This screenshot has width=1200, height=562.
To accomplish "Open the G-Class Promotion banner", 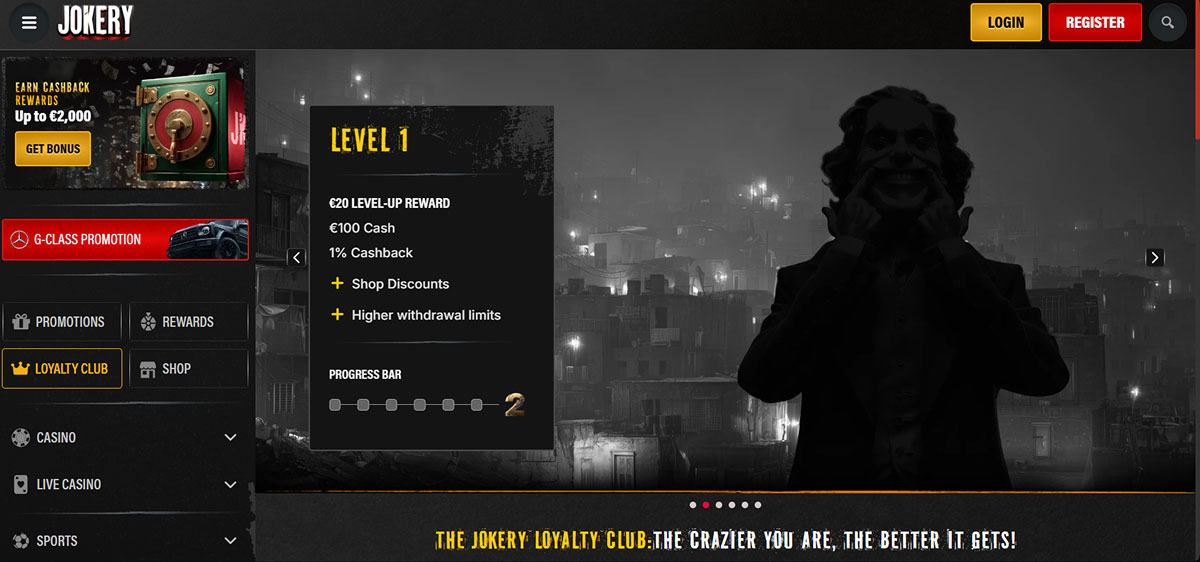I will [125, 240].
